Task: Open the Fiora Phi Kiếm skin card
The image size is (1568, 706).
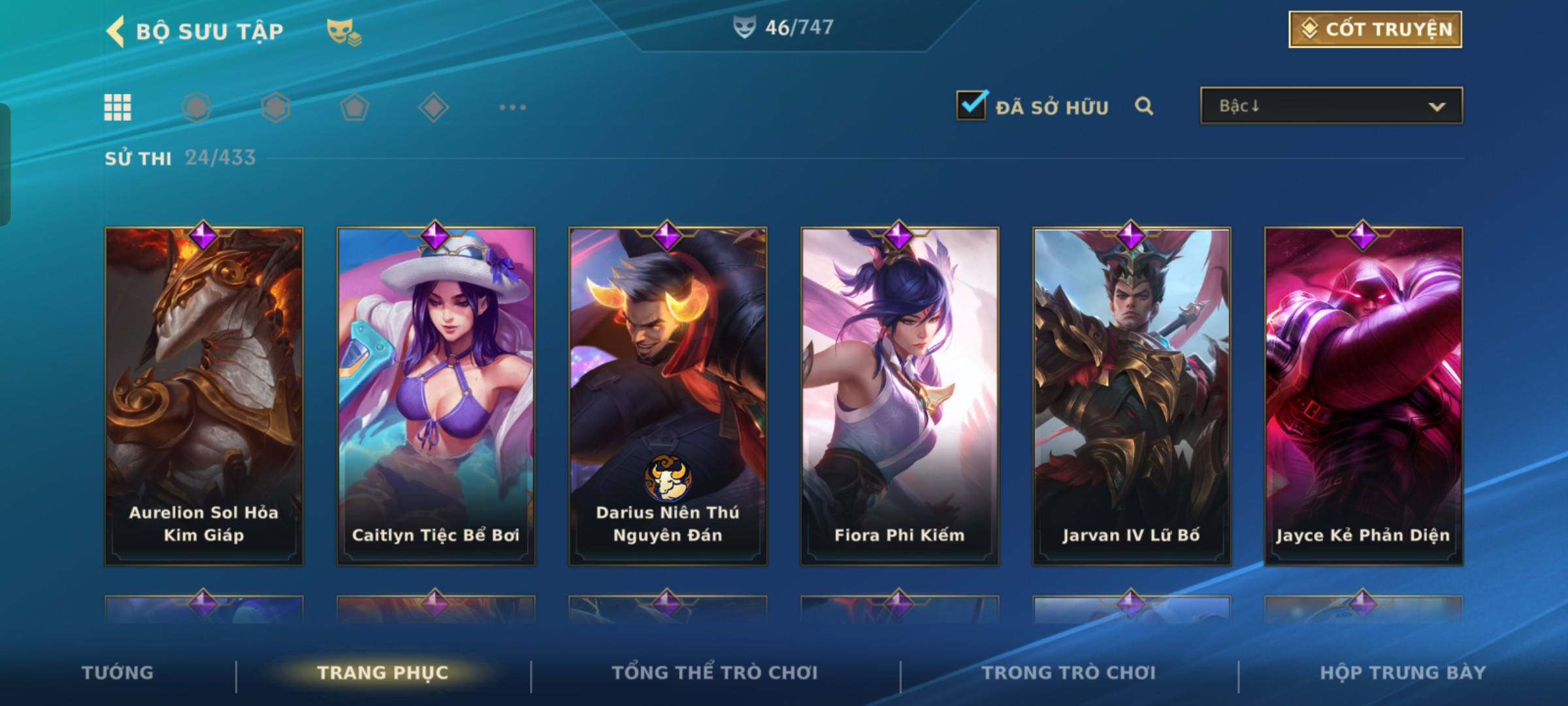Action: (900, 395)
